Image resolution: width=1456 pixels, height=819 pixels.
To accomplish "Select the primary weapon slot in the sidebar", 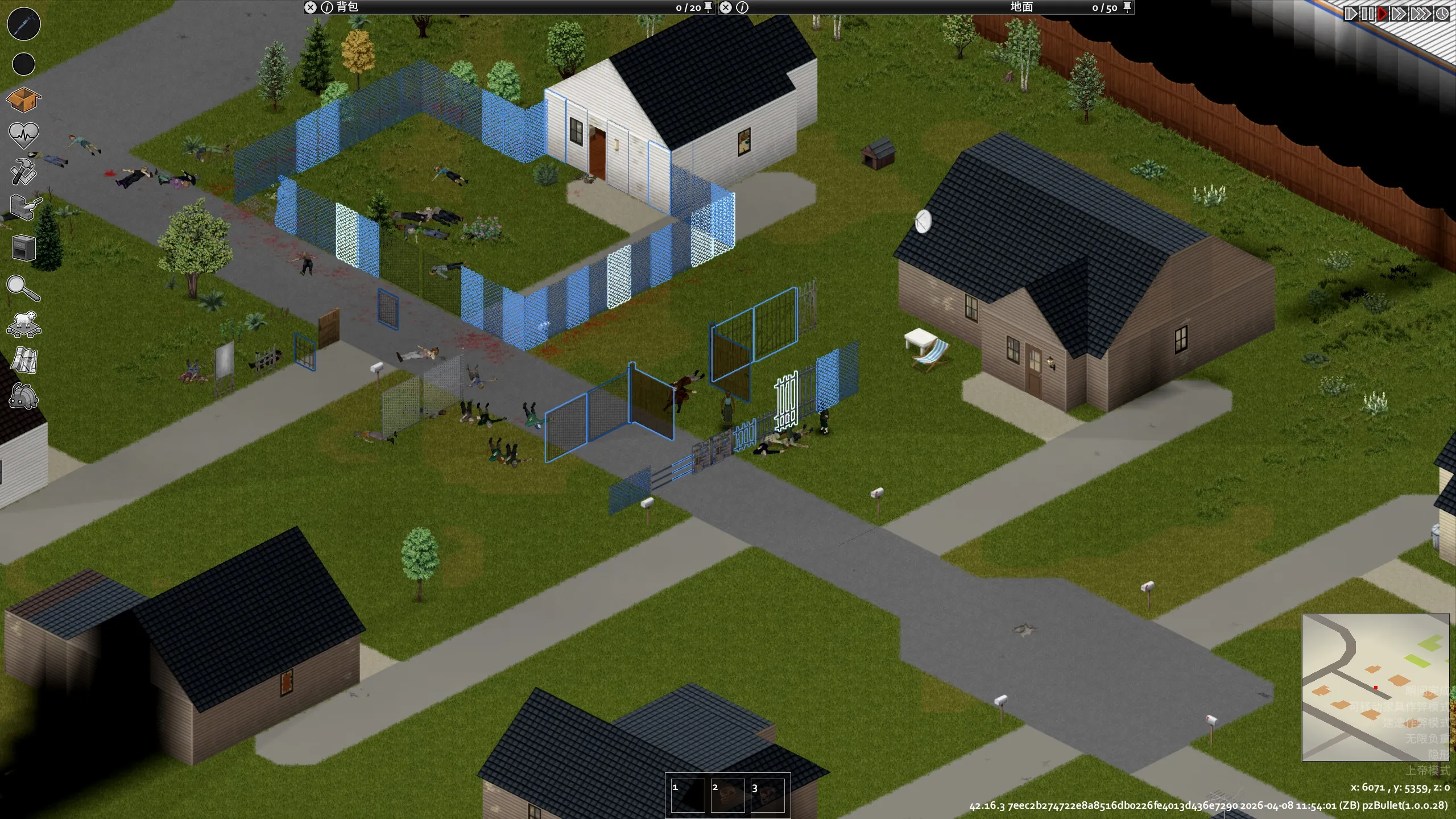I will click(23, 24).
